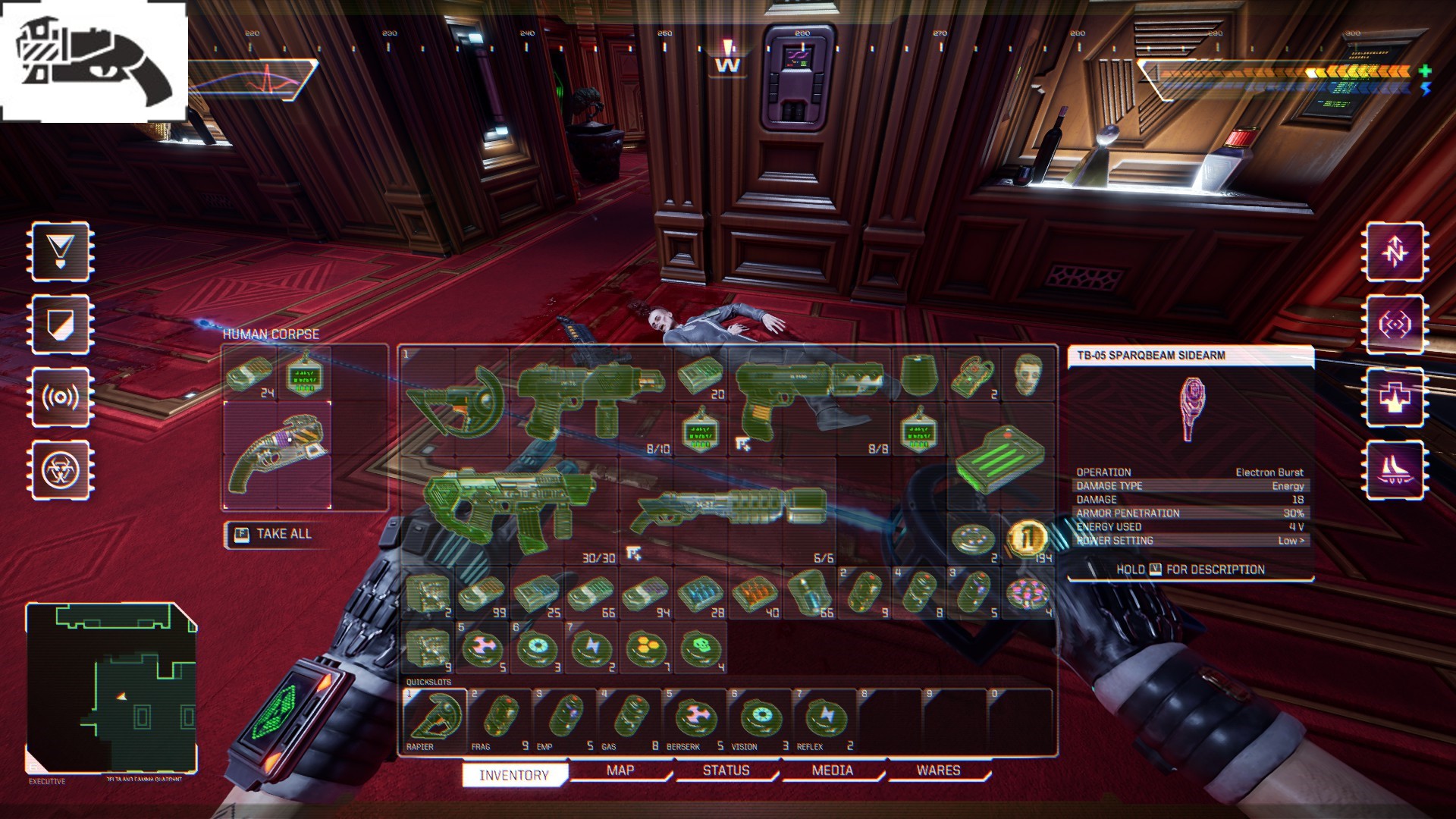Activate the shield hardware icon
The image size is (1456, 819).
tap(61, 325)
